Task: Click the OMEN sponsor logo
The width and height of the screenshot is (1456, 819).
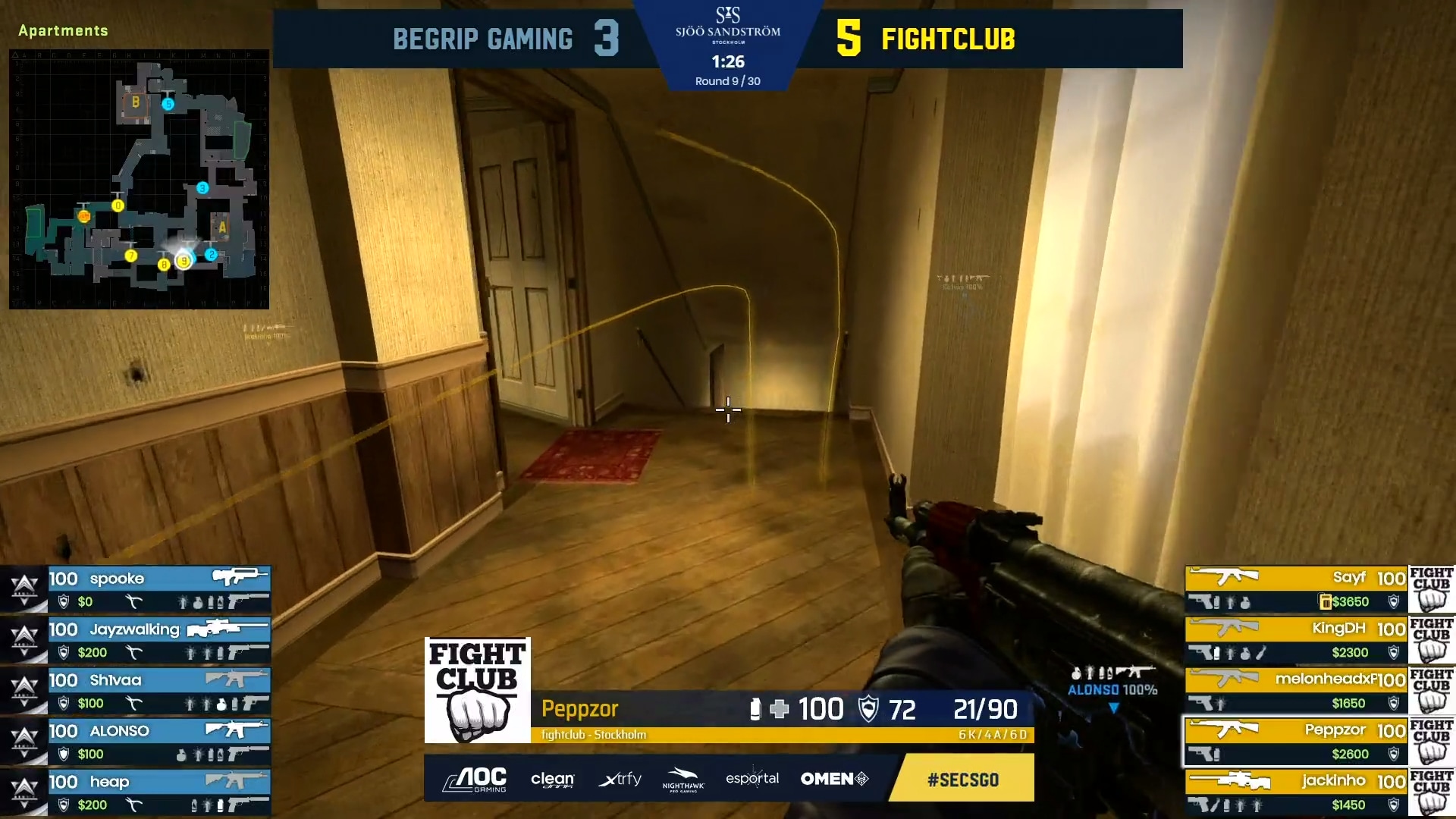Action: coord(834,779)
